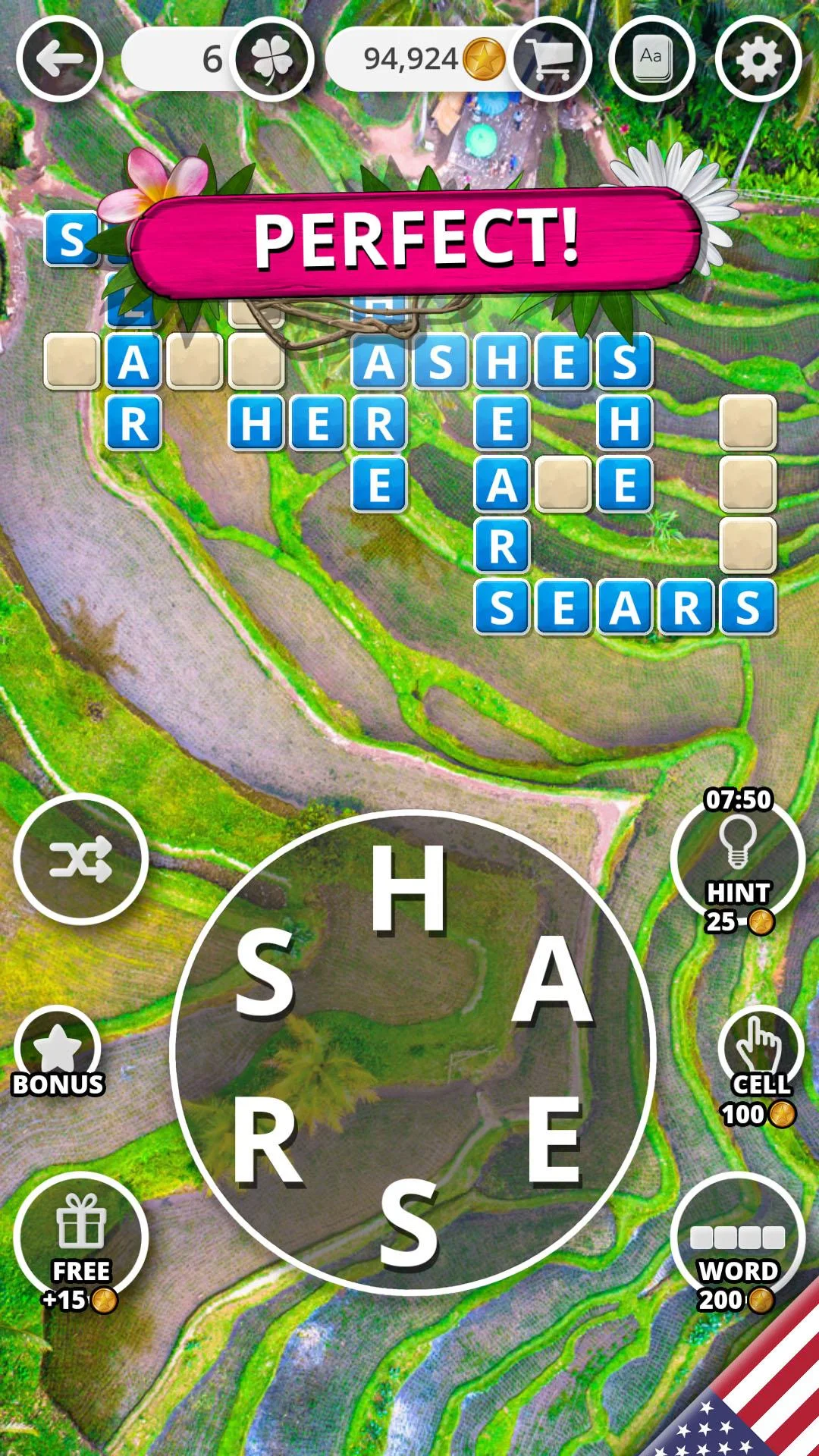Select letter E on the wheel
Screen dimensions: 819x1456
(554, 1140)
